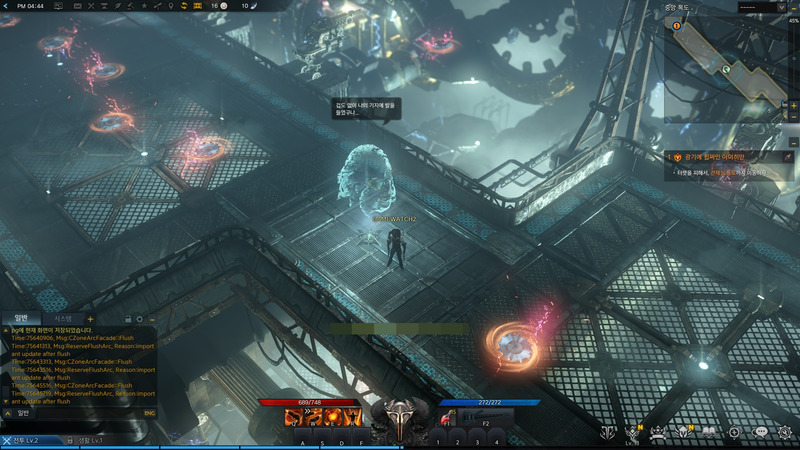Minimize the chat window
Image resolution: width=800 pixels, height=450 pixels.
pyautogui.click(x=152, y=318)
